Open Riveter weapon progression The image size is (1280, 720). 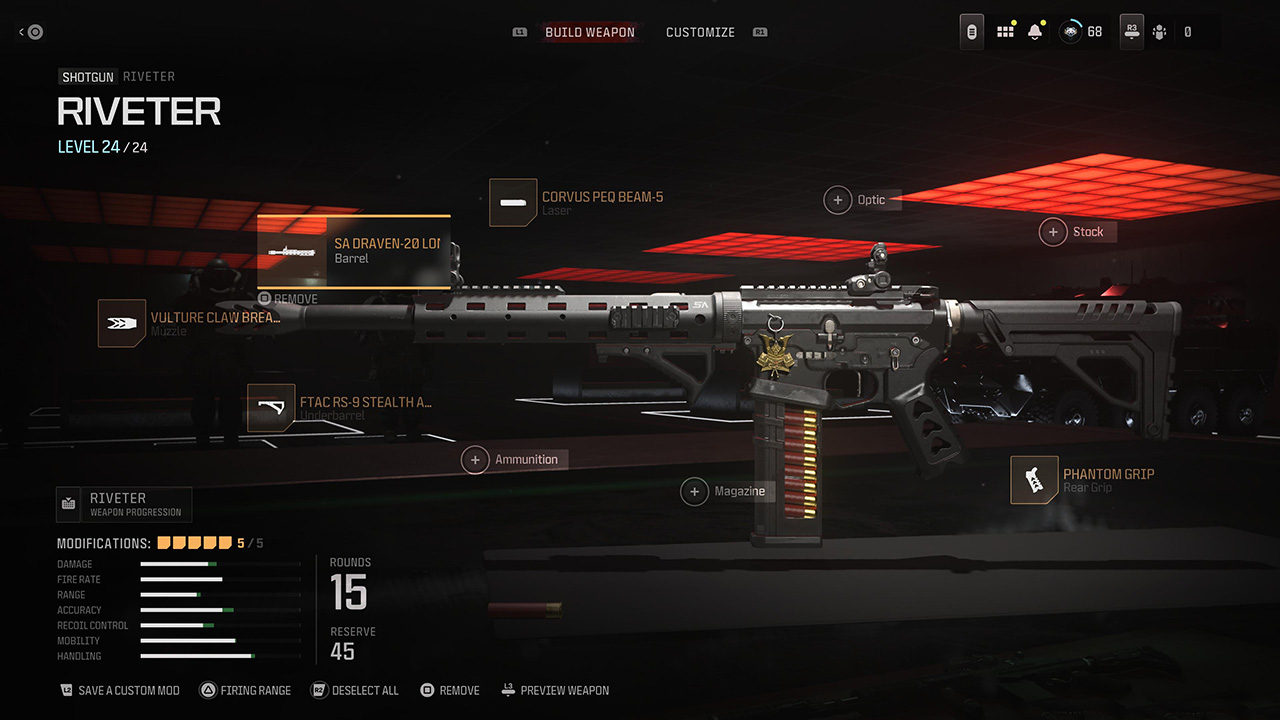pyautogui.click(x=124, y=504)
